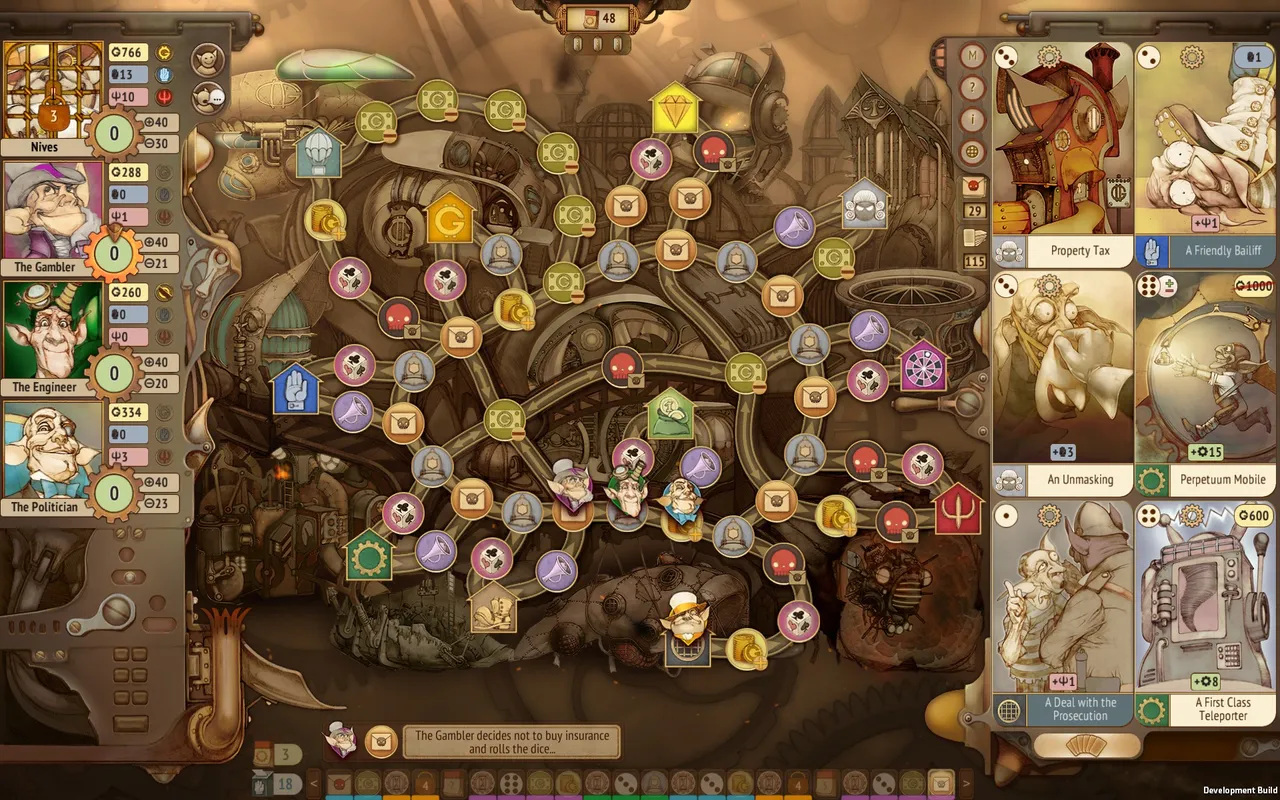Open the question mark help button
Image resolution: width=1280 pixels, height=800 pixels.
click(971, 89)
